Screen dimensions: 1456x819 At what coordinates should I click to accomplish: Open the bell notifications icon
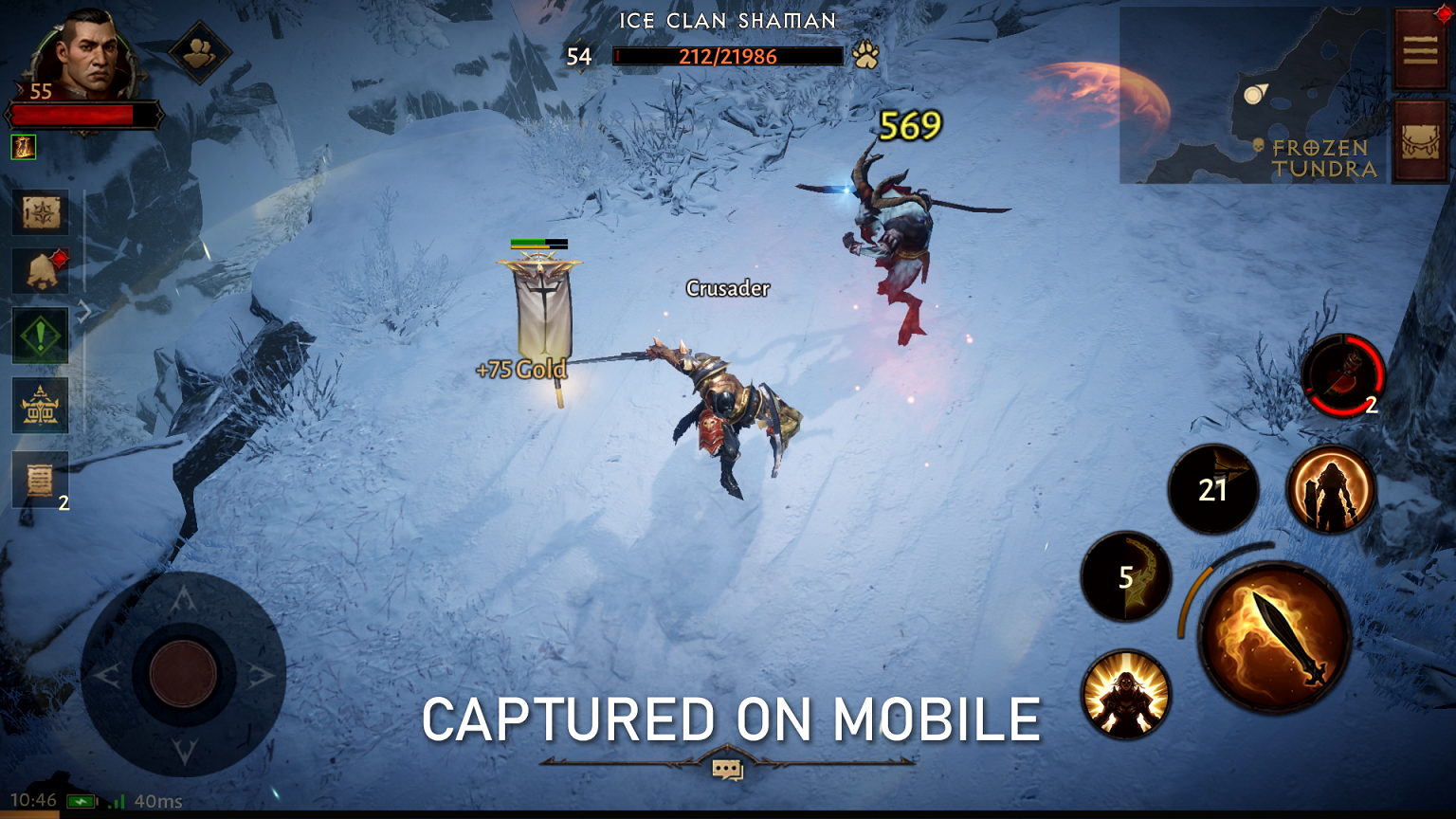(40, 271)
